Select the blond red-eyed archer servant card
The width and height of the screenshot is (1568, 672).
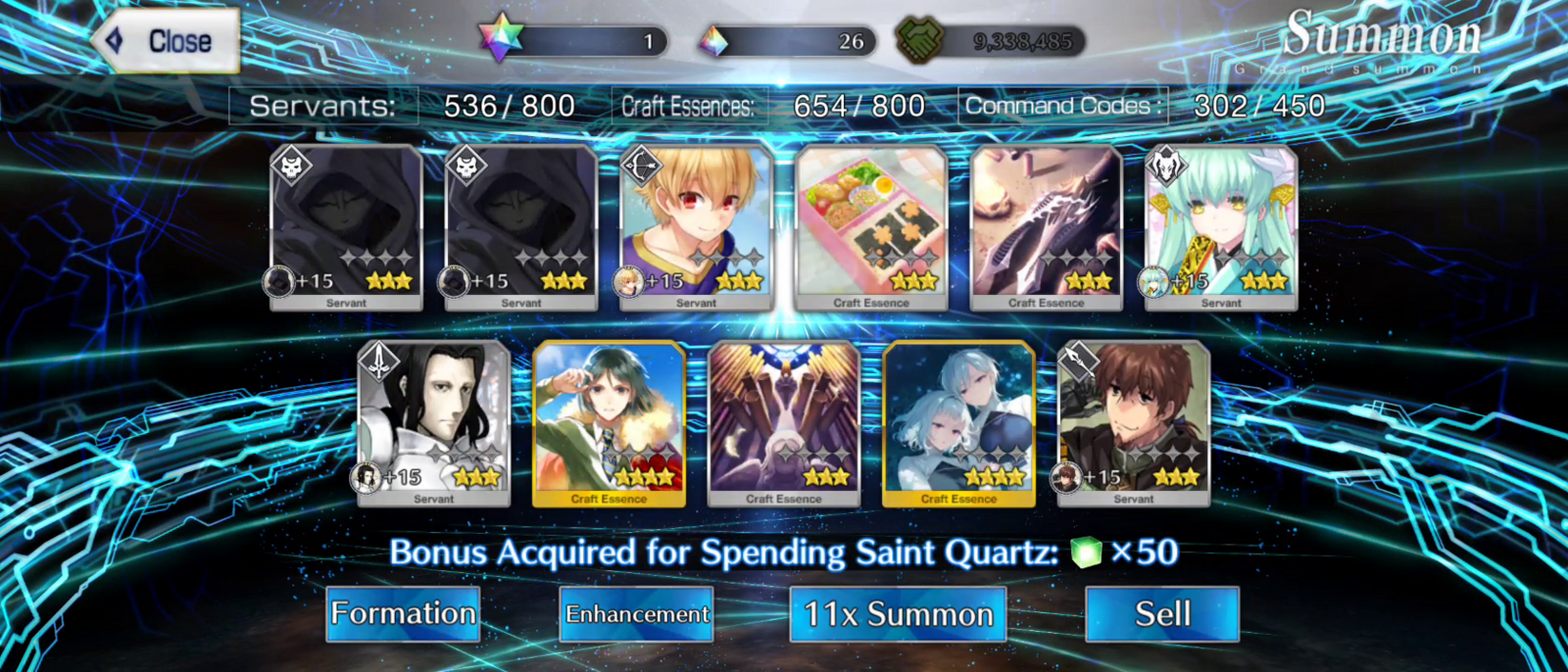[696, 227]
